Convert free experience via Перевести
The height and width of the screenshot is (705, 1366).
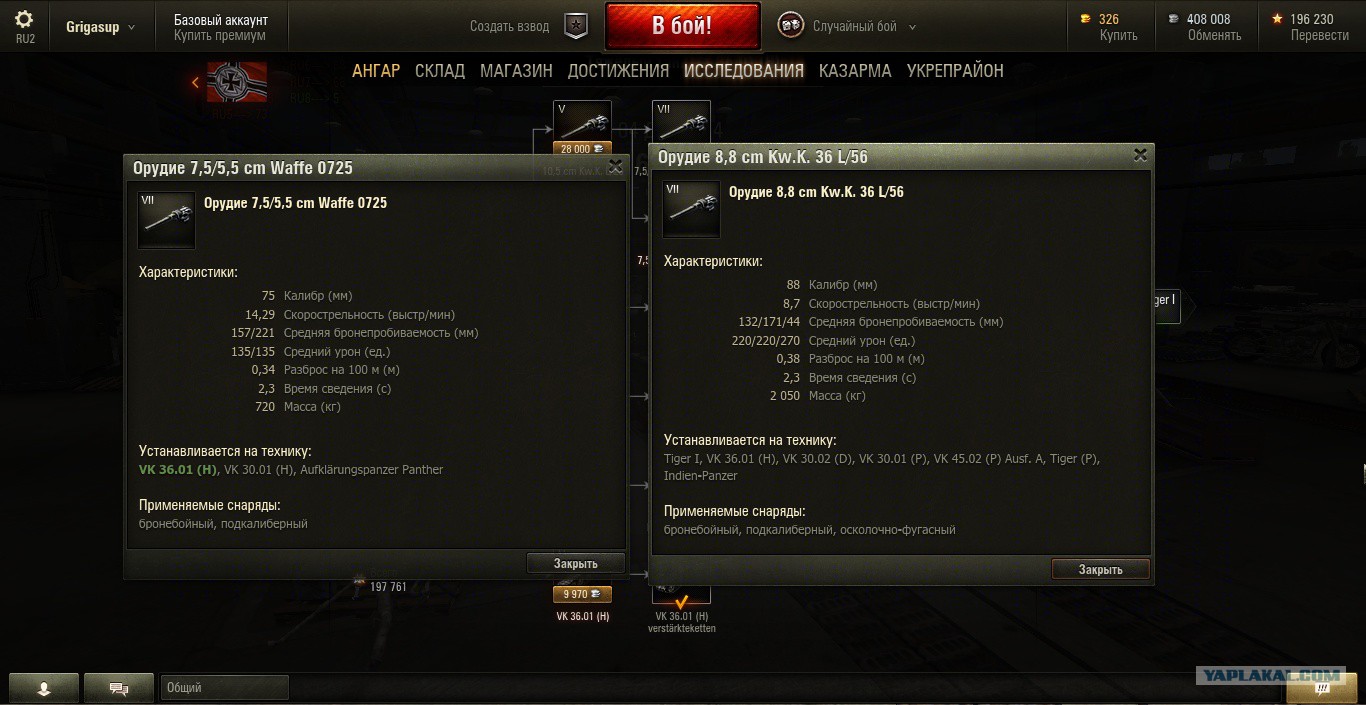(x=1319, y=35)
